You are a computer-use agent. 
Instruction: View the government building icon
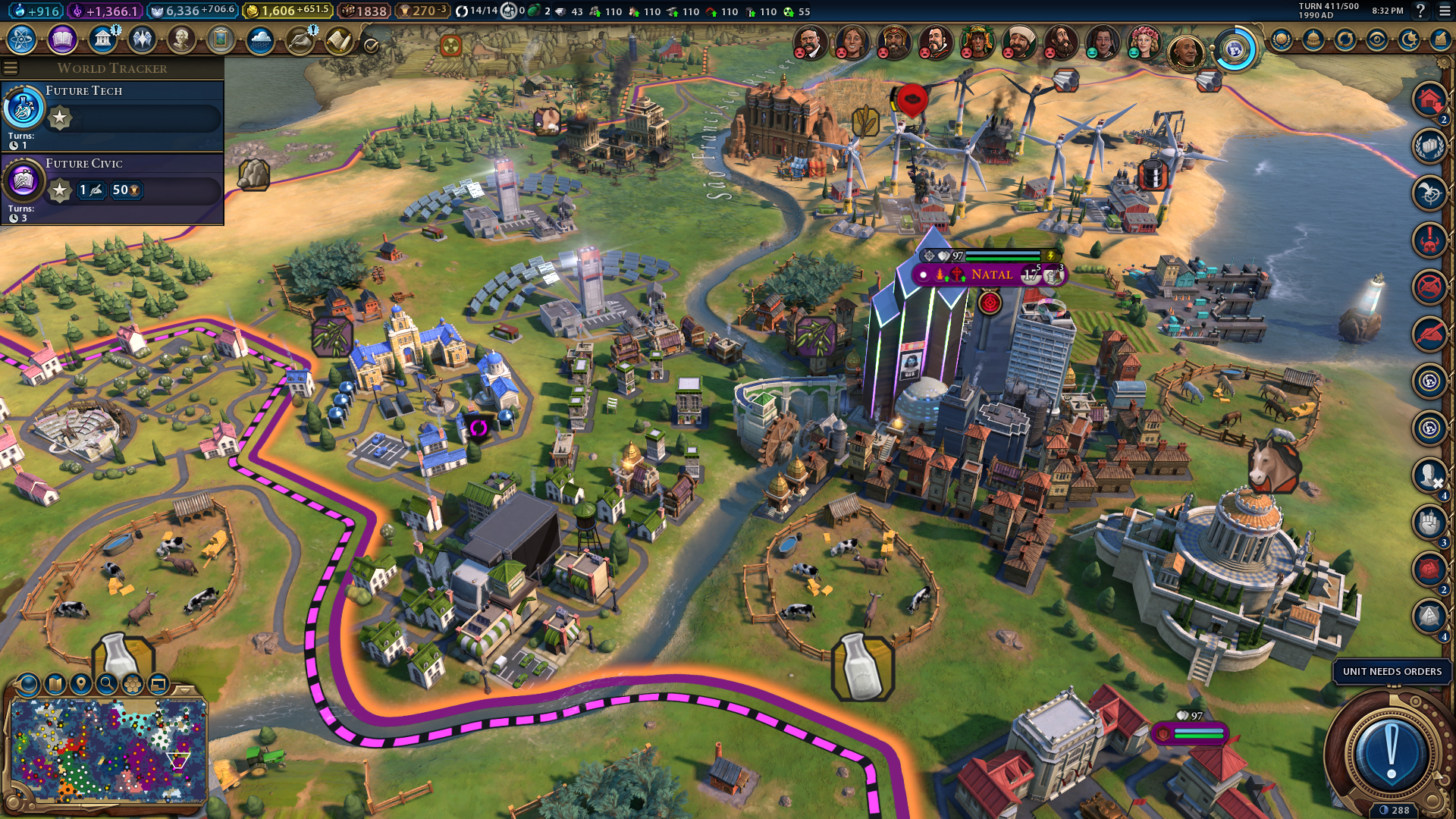coord(102,39)
